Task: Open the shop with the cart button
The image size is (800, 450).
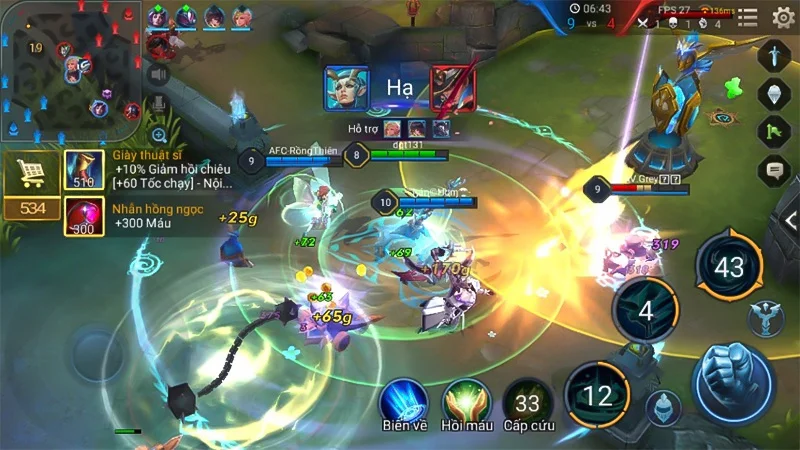Action: (30, 173)
